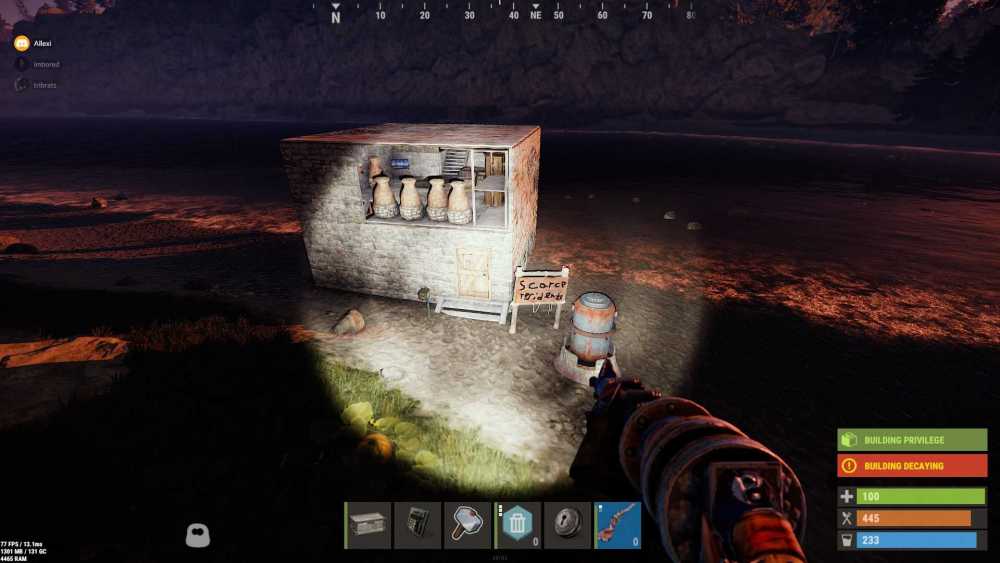Click the Building Privilege status indicator
Image resolution: width=1000 pixels, height=563 pixels.
point(912,440)
